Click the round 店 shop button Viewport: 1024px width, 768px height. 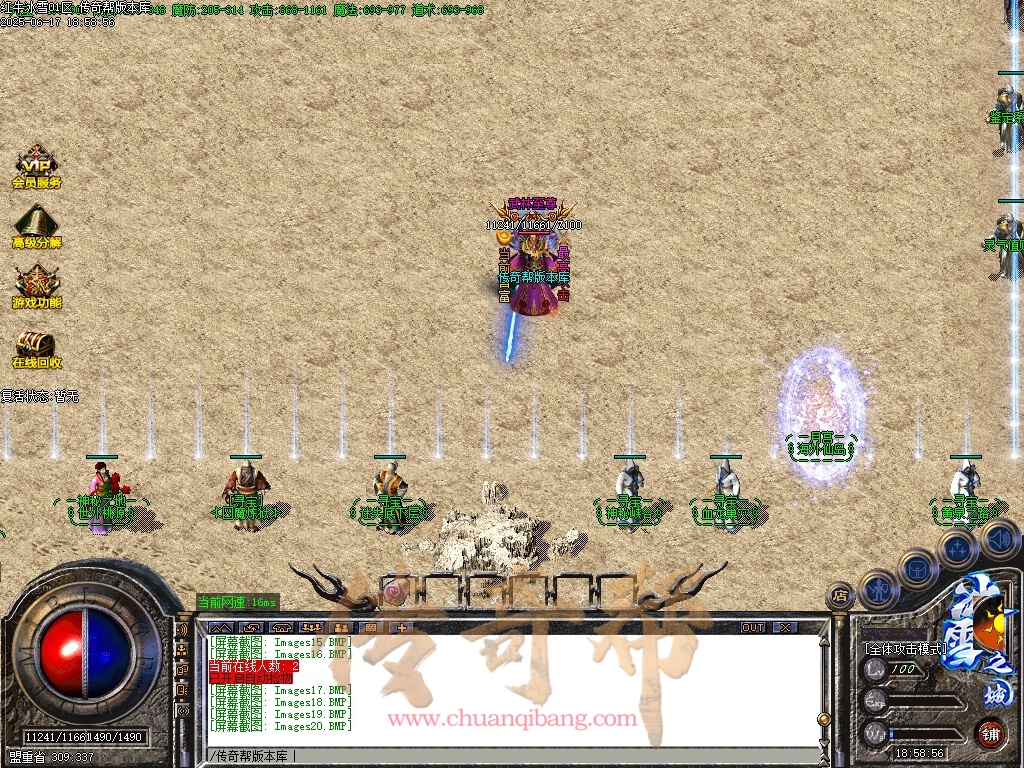click(840, 596)
